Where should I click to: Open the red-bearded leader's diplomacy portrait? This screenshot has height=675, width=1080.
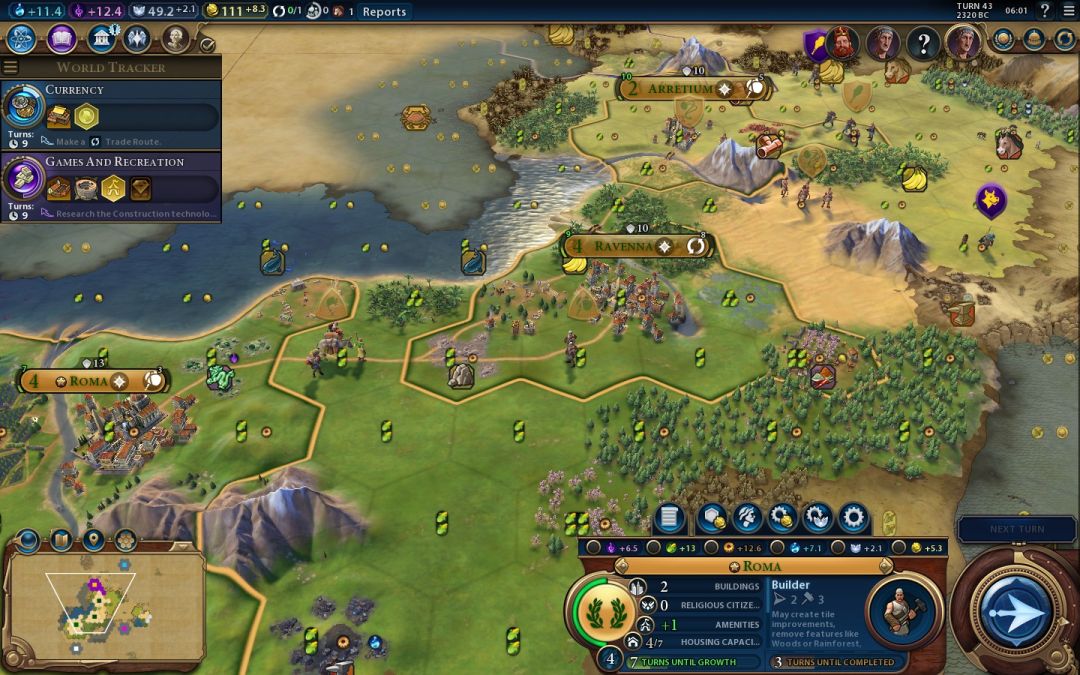point(843,43)
